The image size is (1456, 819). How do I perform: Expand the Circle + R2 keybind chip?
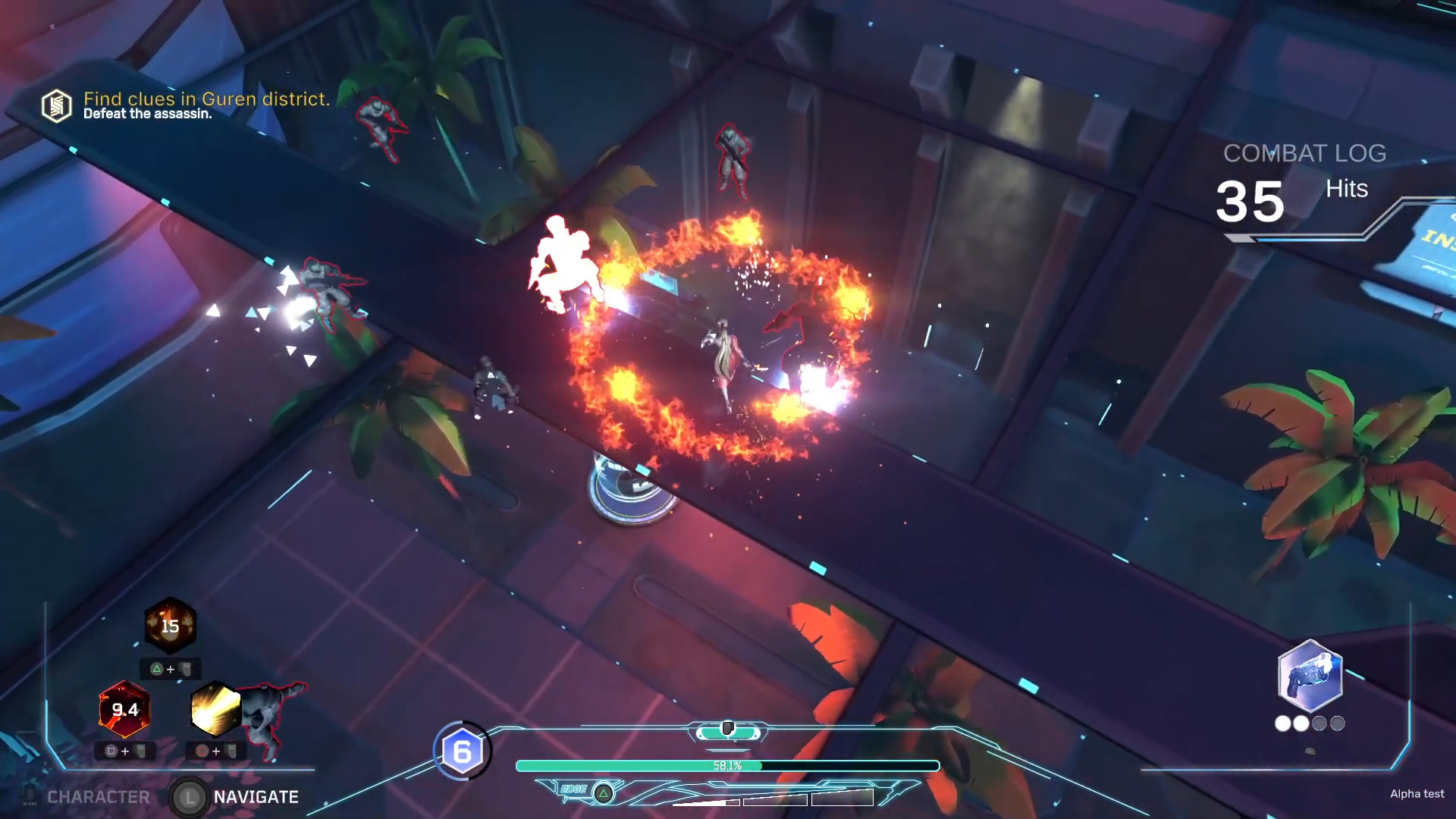217,751
